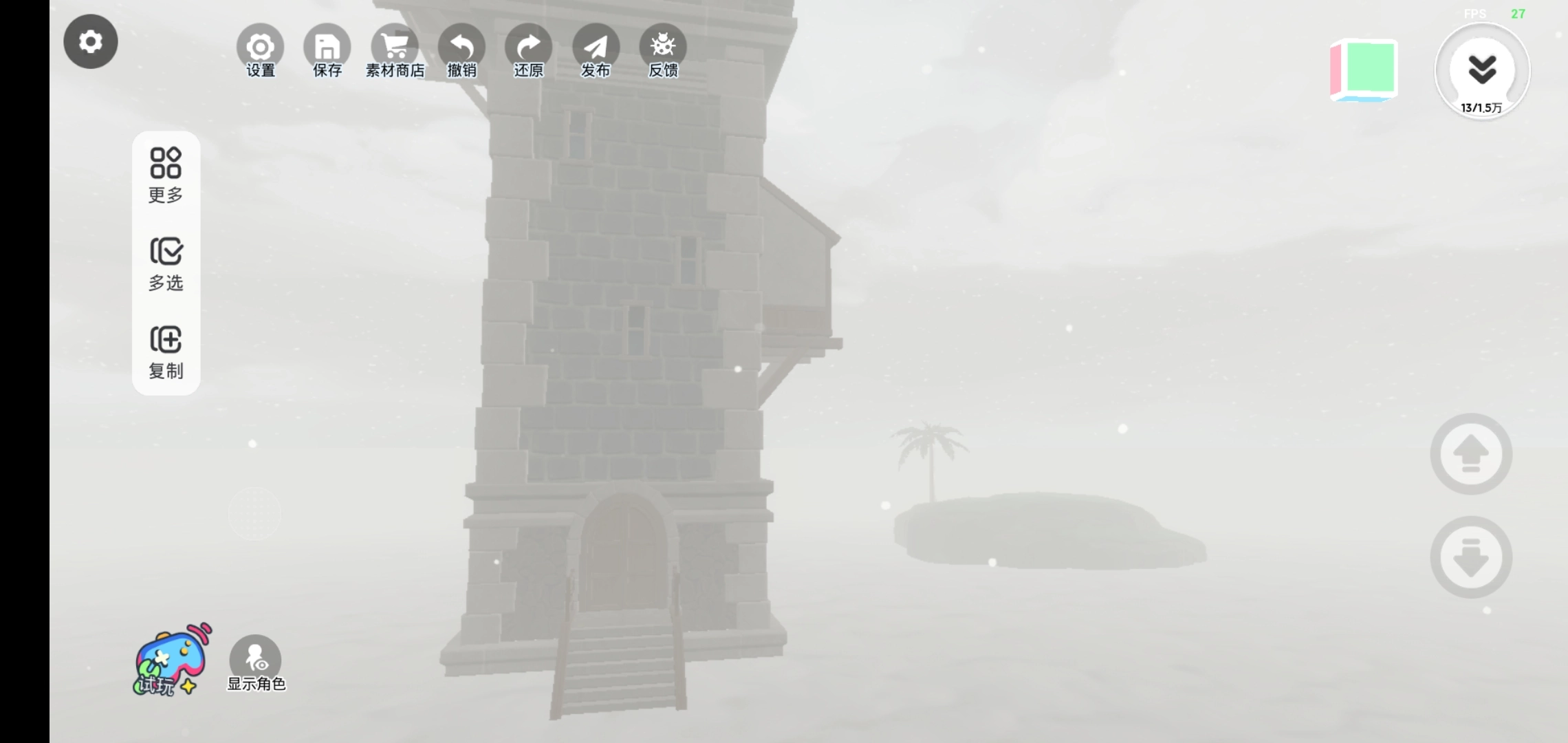The width and height of the screenshot is (1568, 743).
Task: Click the 复制 copy button
Action: [x=166, y=352]
